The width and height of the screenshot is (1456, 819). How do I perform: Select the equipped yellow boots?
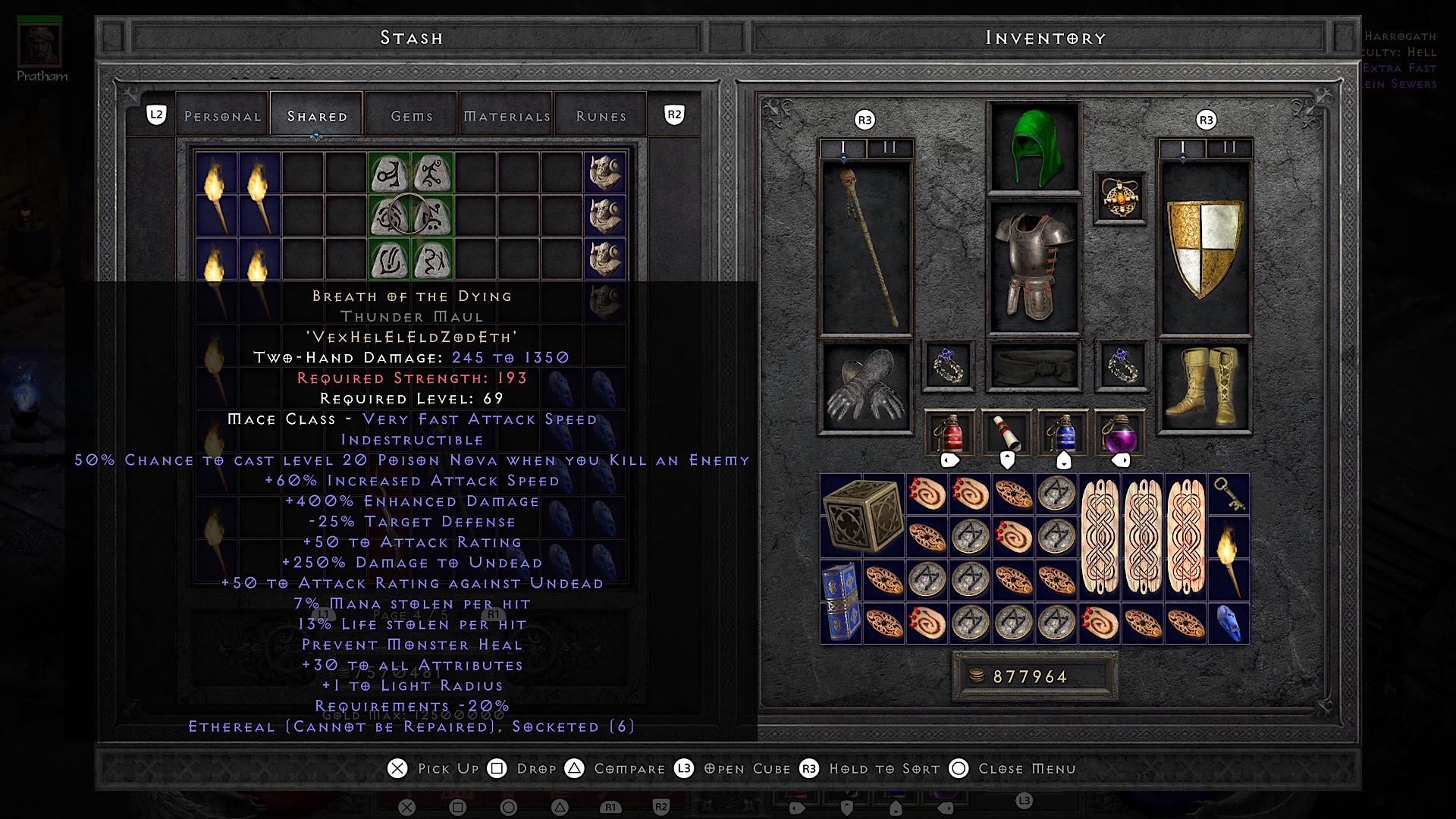point(1204,387)
